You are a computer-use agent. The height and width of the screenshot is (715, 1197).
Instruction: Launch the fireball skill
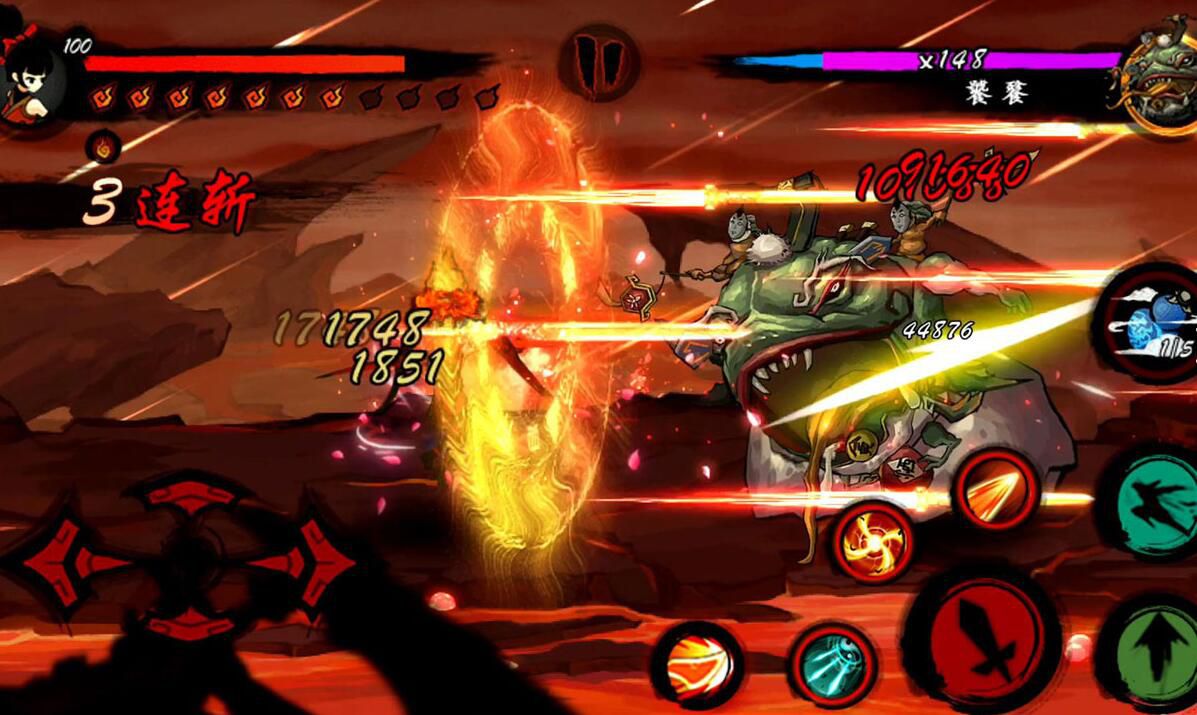click(697, 664)
